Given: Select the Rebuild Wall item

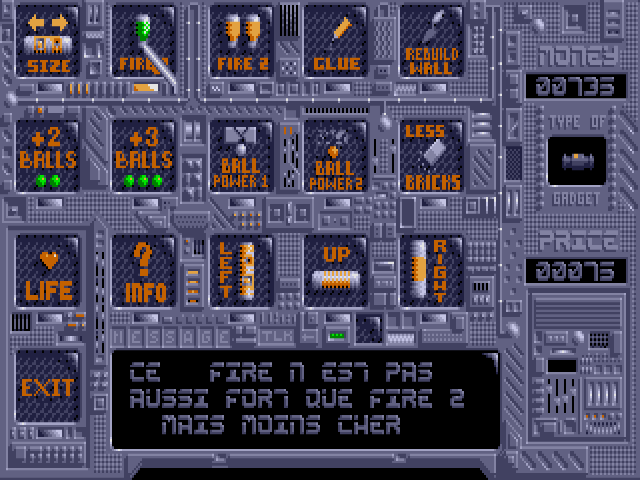Looking at the screenshot, I should click(x=432, y=42).
